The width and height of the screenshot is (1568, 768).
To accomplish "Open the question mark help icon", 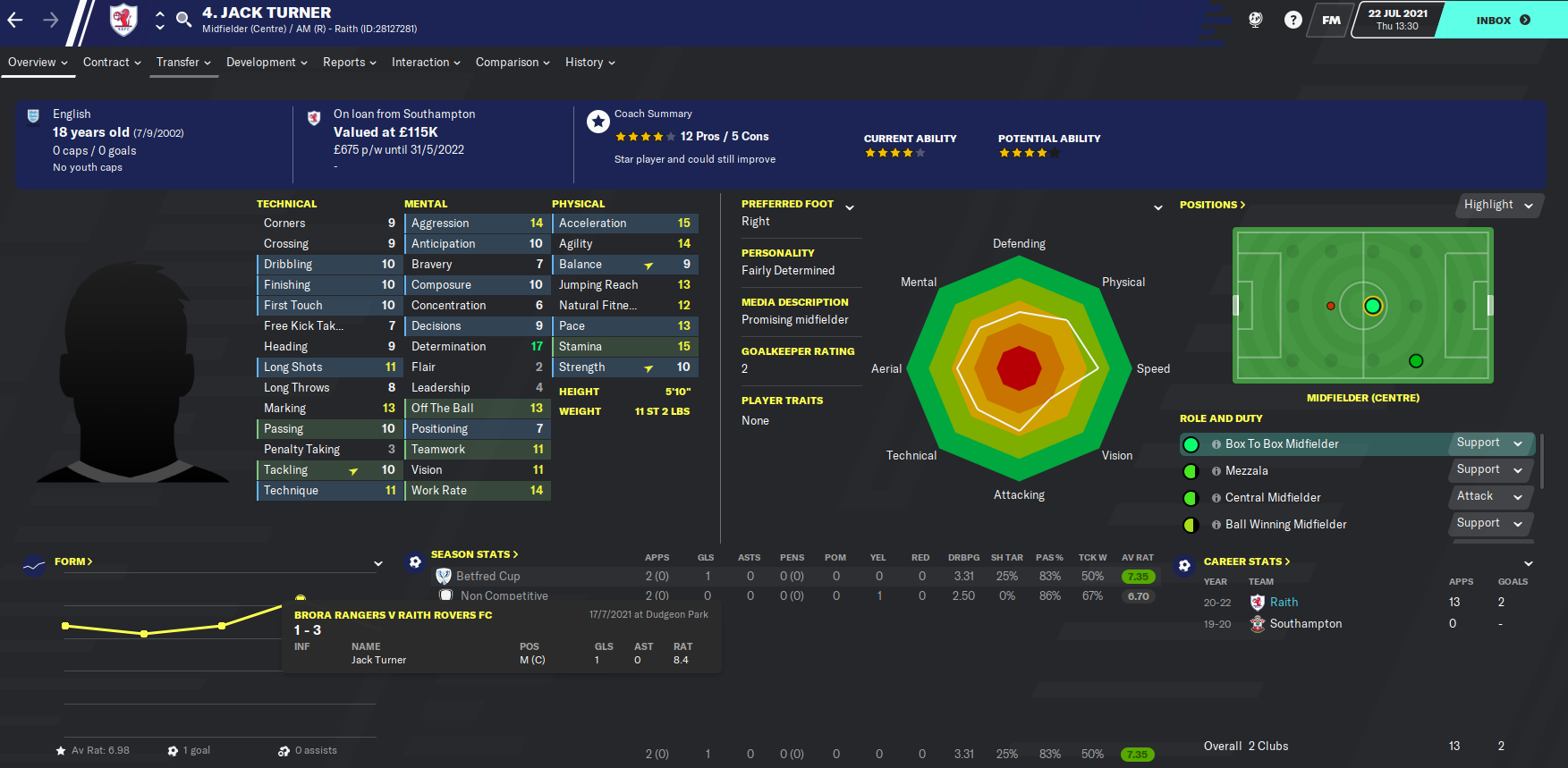I will pyautogui.click(x=1293, y=18).
